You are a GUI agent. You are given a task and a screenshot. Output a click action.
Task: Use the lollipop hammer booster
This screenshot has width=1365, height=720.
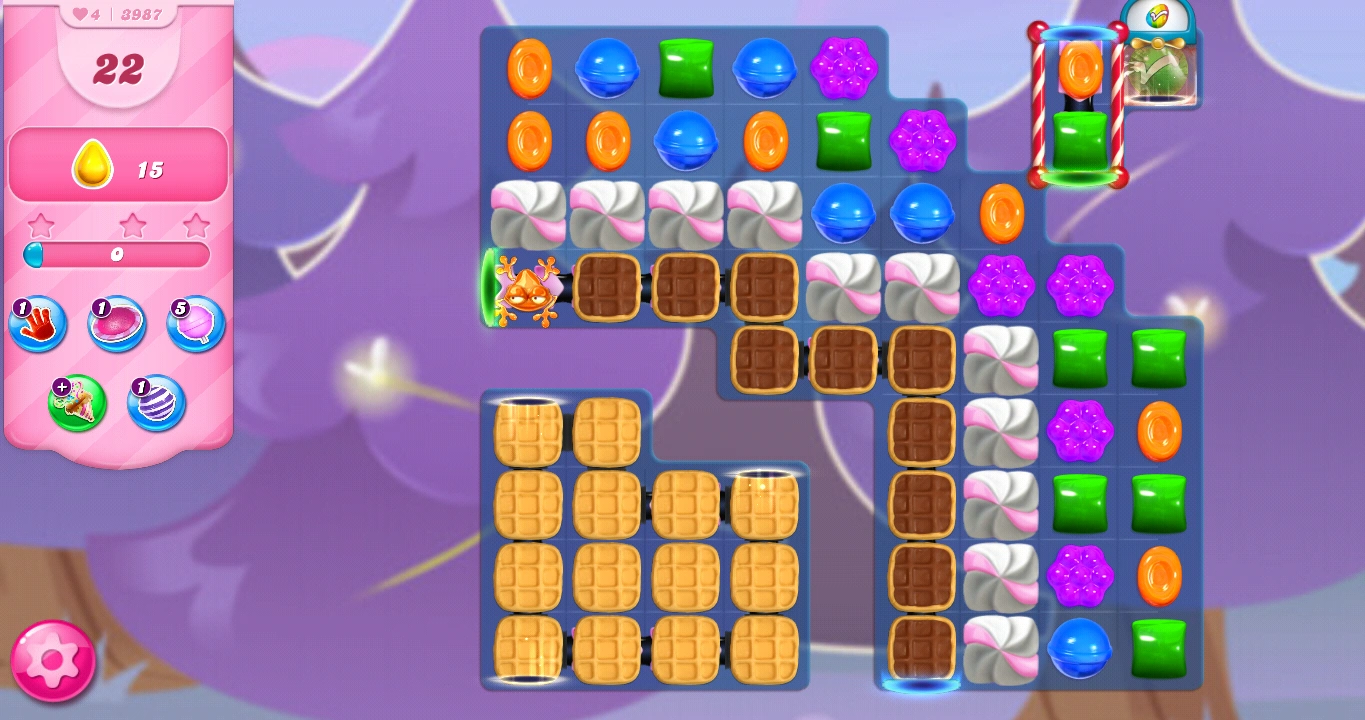pyautogui.click(x=195, y=325)
